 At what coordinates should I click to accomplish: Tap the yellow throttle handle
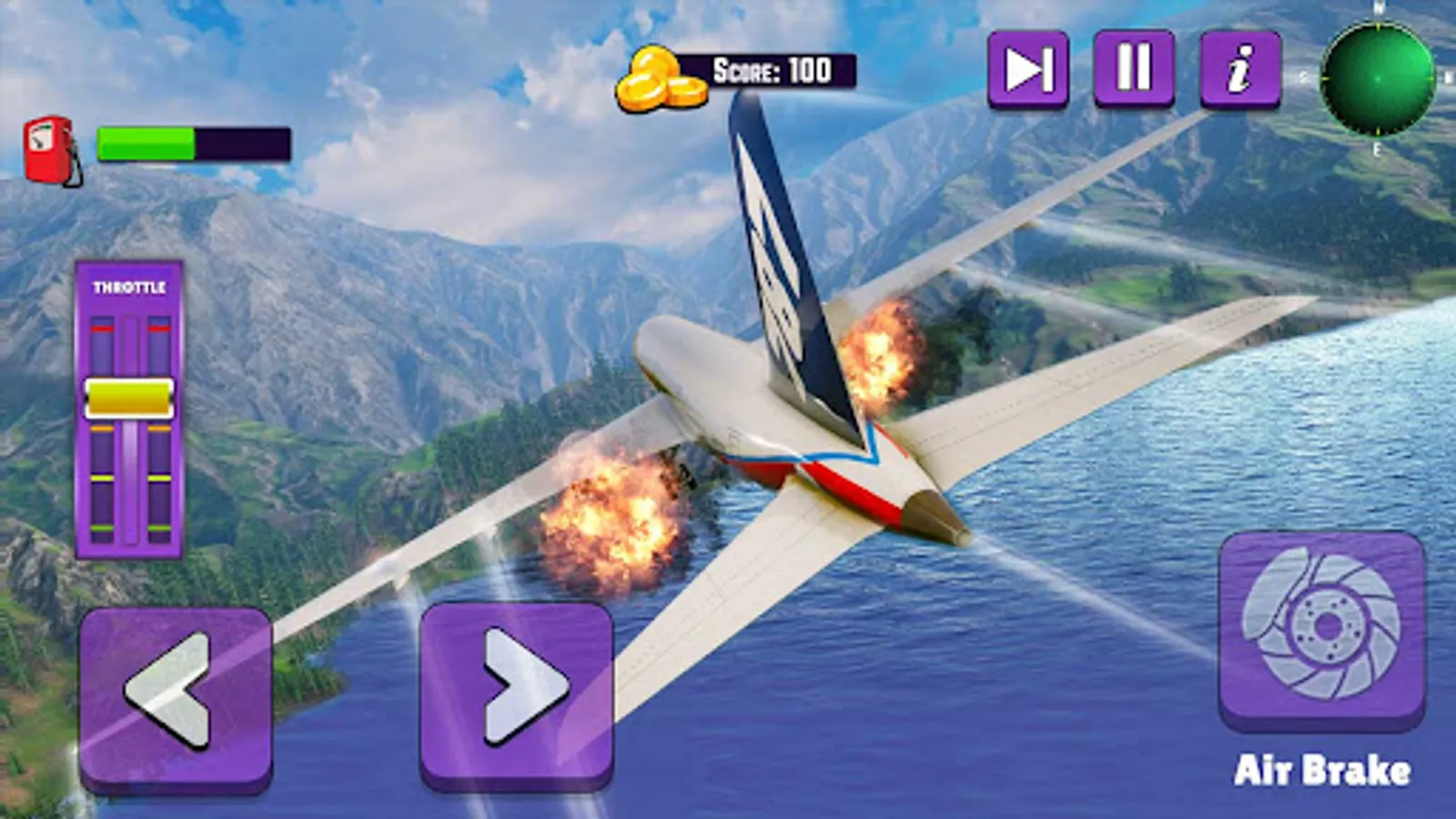[x=128, y=398]
